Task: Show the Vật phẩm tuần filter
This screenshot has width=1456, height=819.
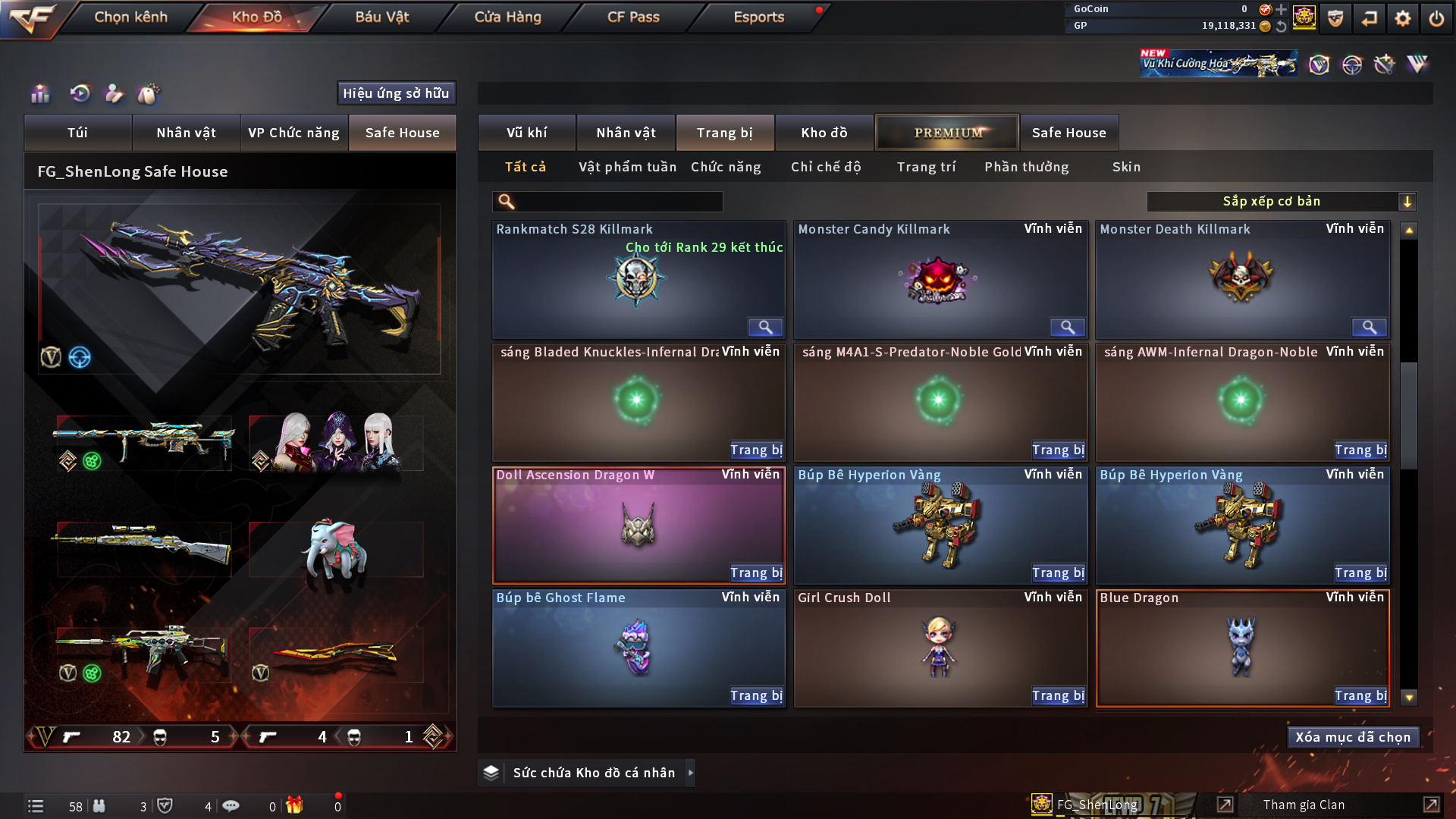Action: (627, 167)
